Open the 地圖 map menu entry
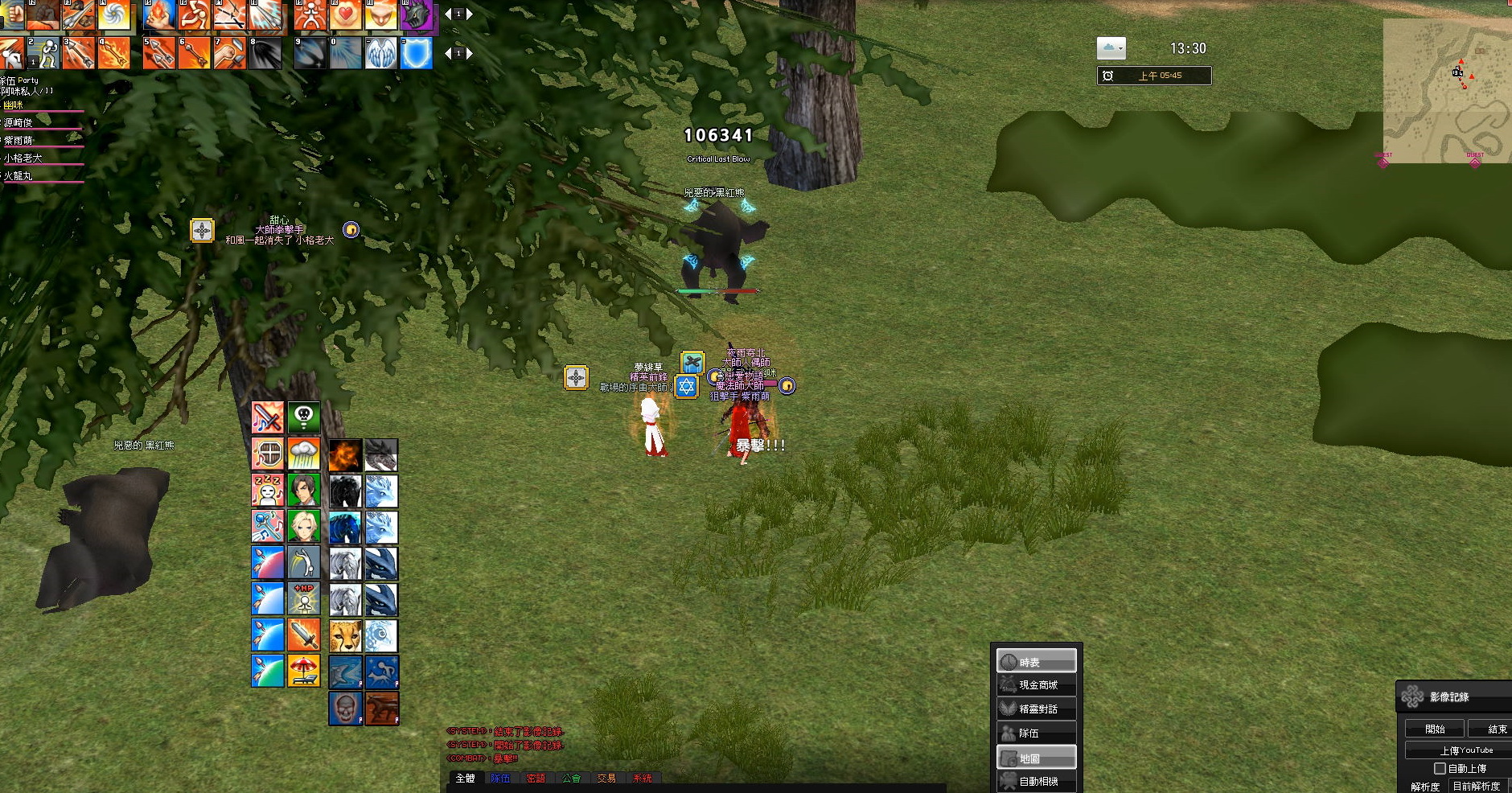 [x=1037, y=758]
